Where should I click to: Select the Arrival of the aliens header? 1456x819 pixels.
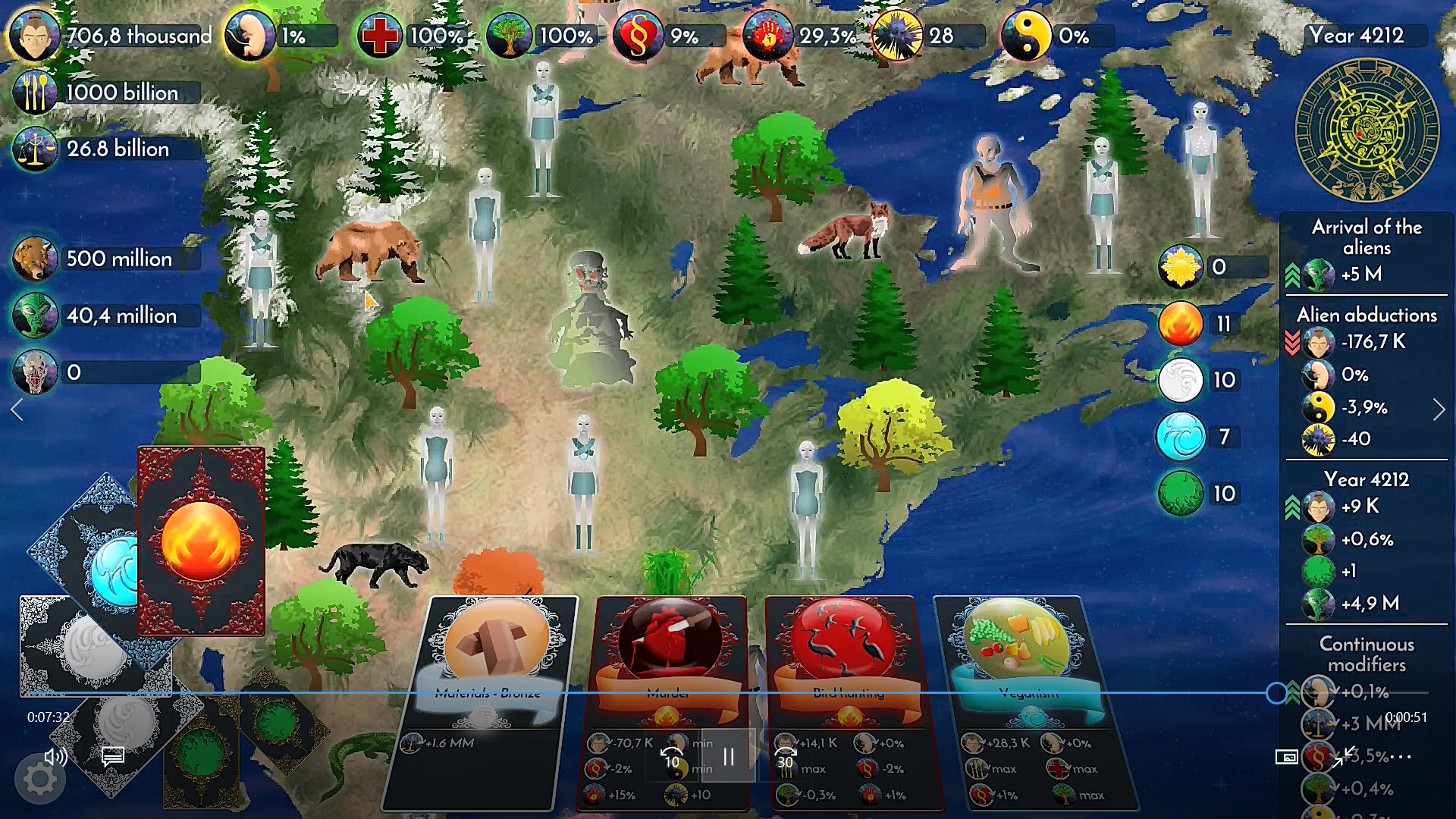tap(1366, 237)
